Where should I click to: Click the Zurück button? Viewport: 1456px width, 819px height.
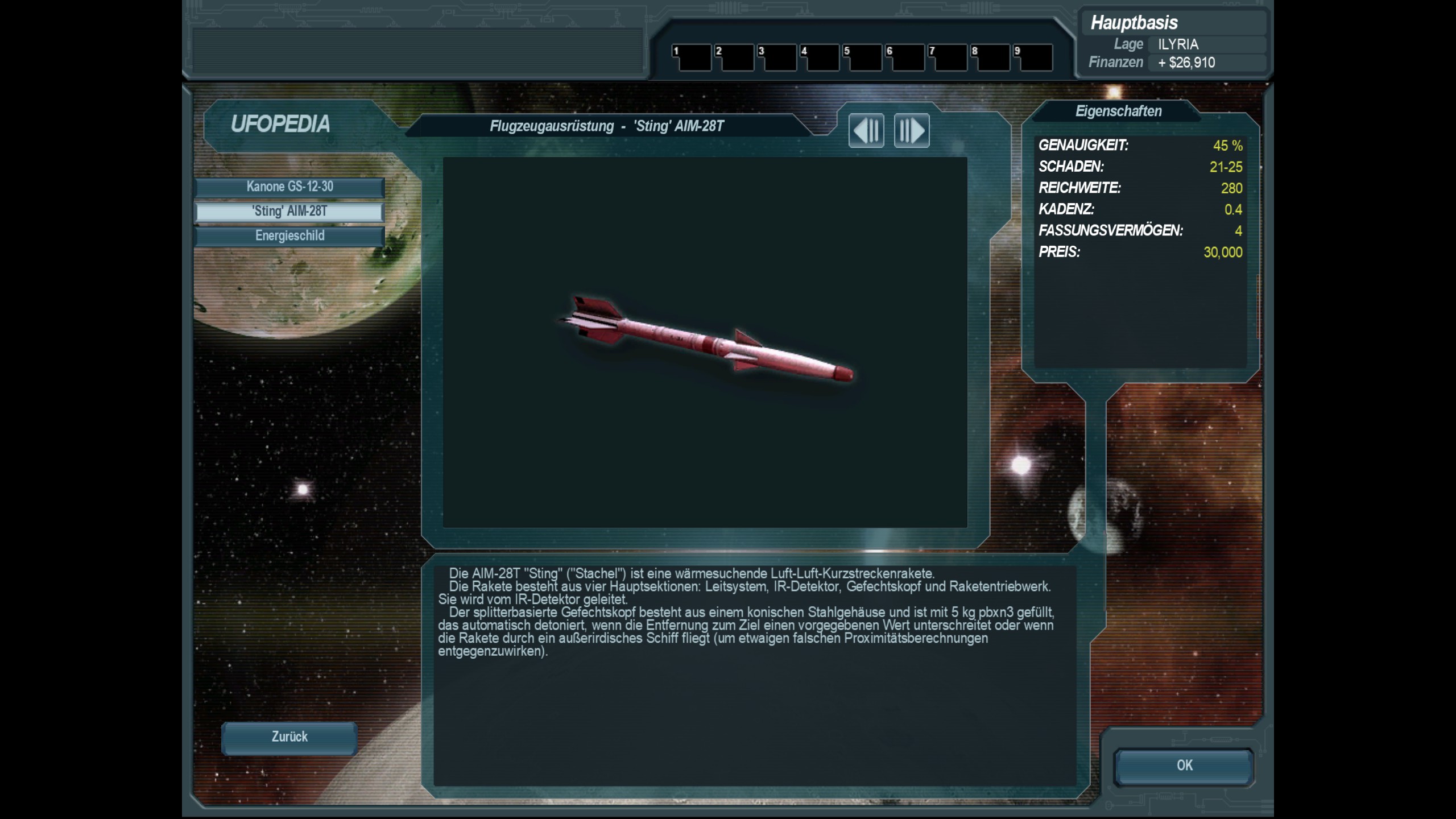click(x=289, y=738)
